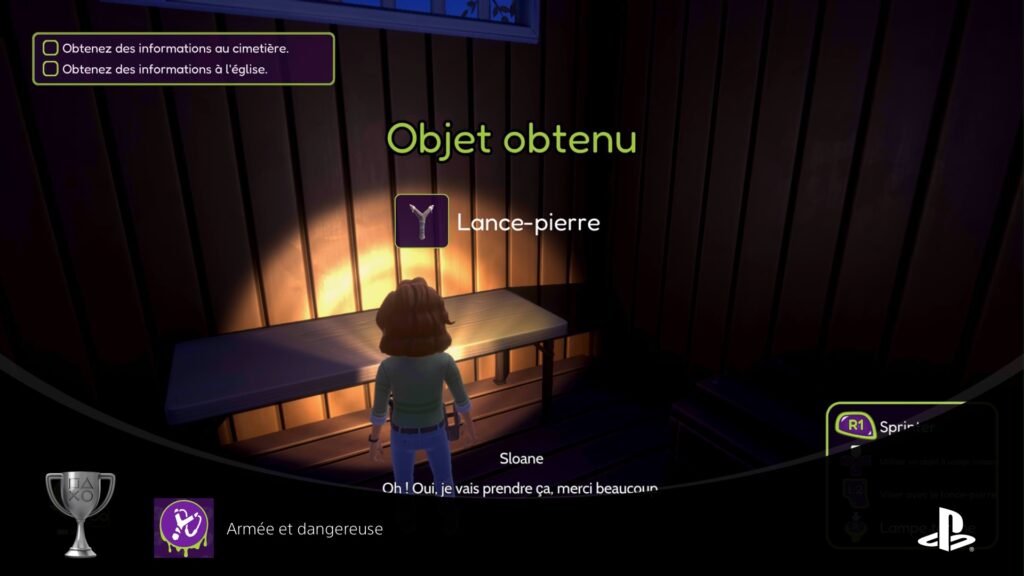
Task: Tick the church information objective checkbox
Action: coord(51,70)
